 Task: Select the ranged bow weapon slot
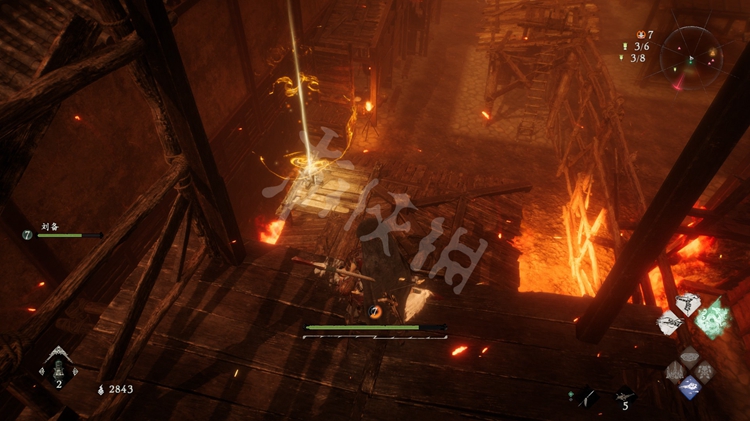coord(587,396)
